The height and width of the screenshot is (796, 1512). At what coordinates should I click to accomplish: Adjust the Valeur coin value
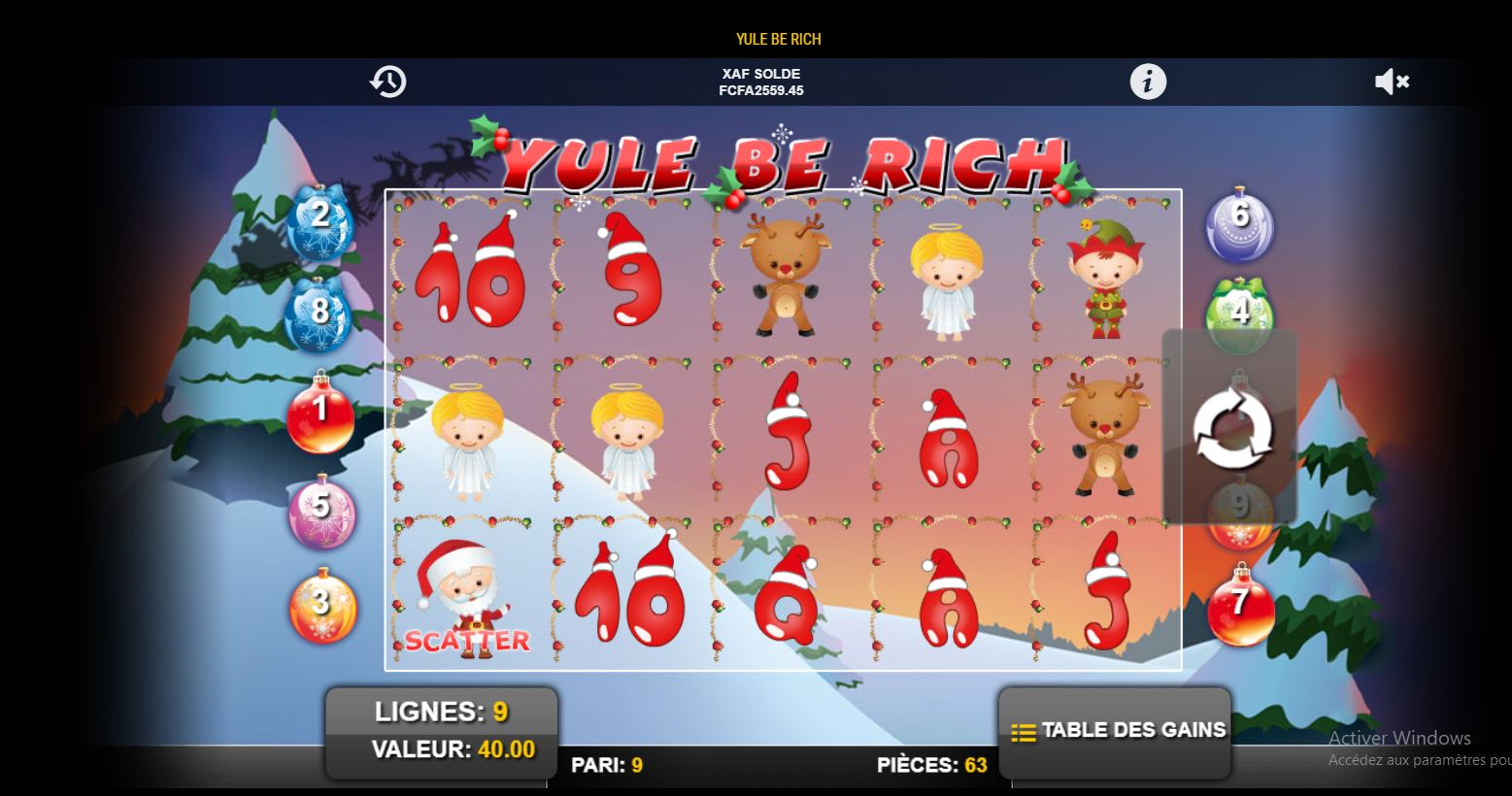click(452, 749)
